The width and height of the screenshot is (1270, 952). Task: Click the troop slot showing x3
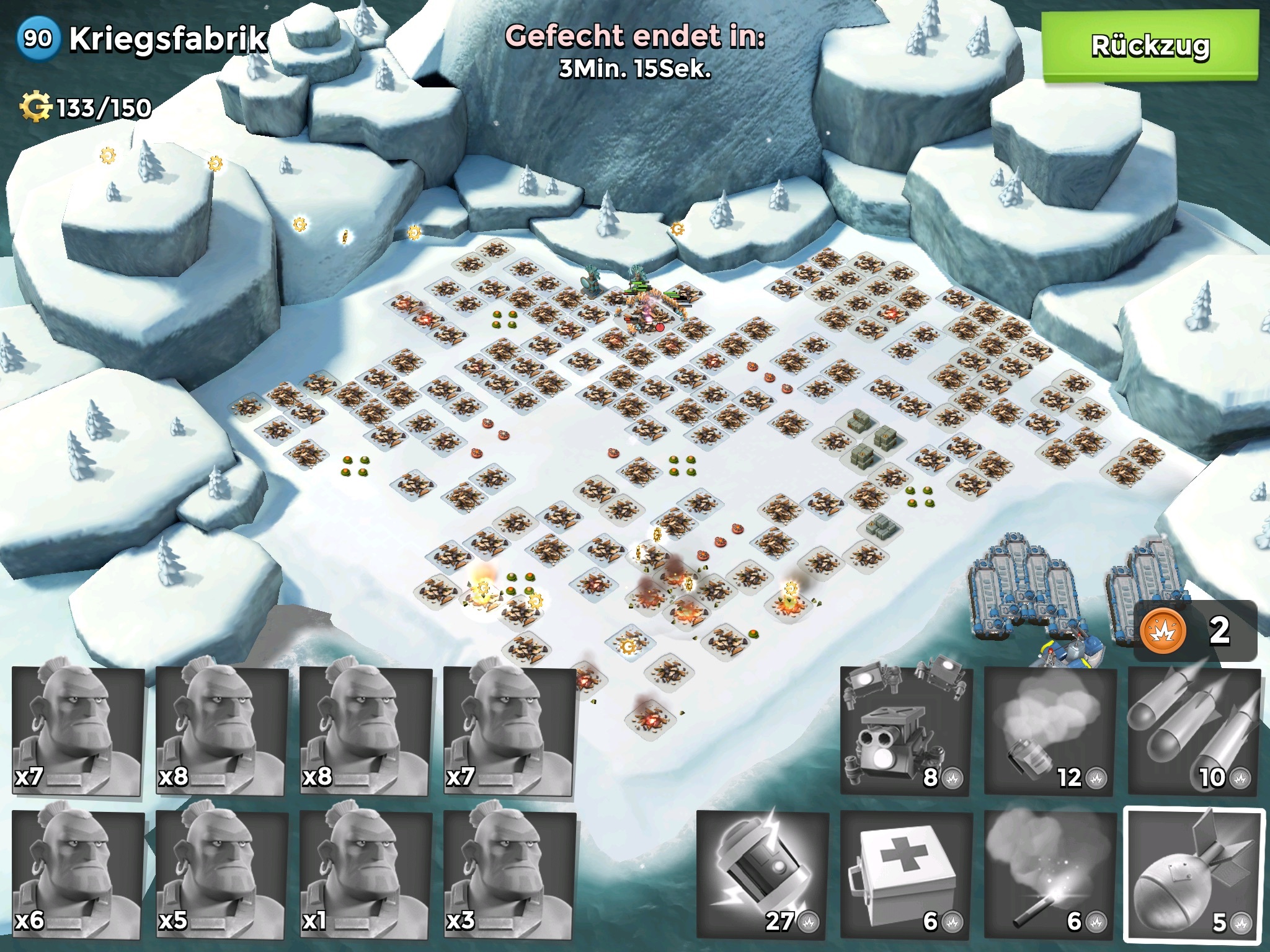(510, 874)
